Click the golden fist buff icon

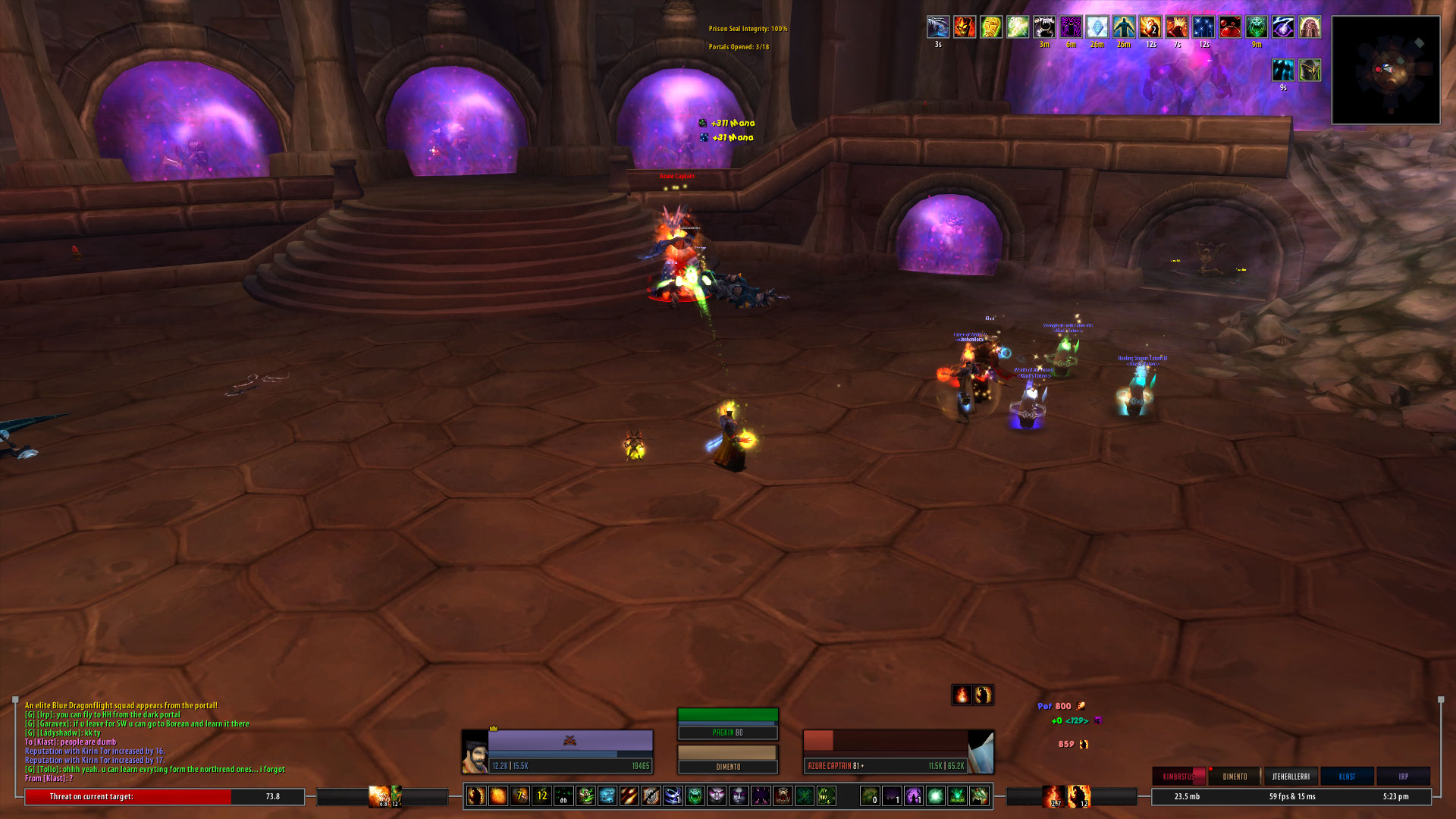(x=990, y=27)
